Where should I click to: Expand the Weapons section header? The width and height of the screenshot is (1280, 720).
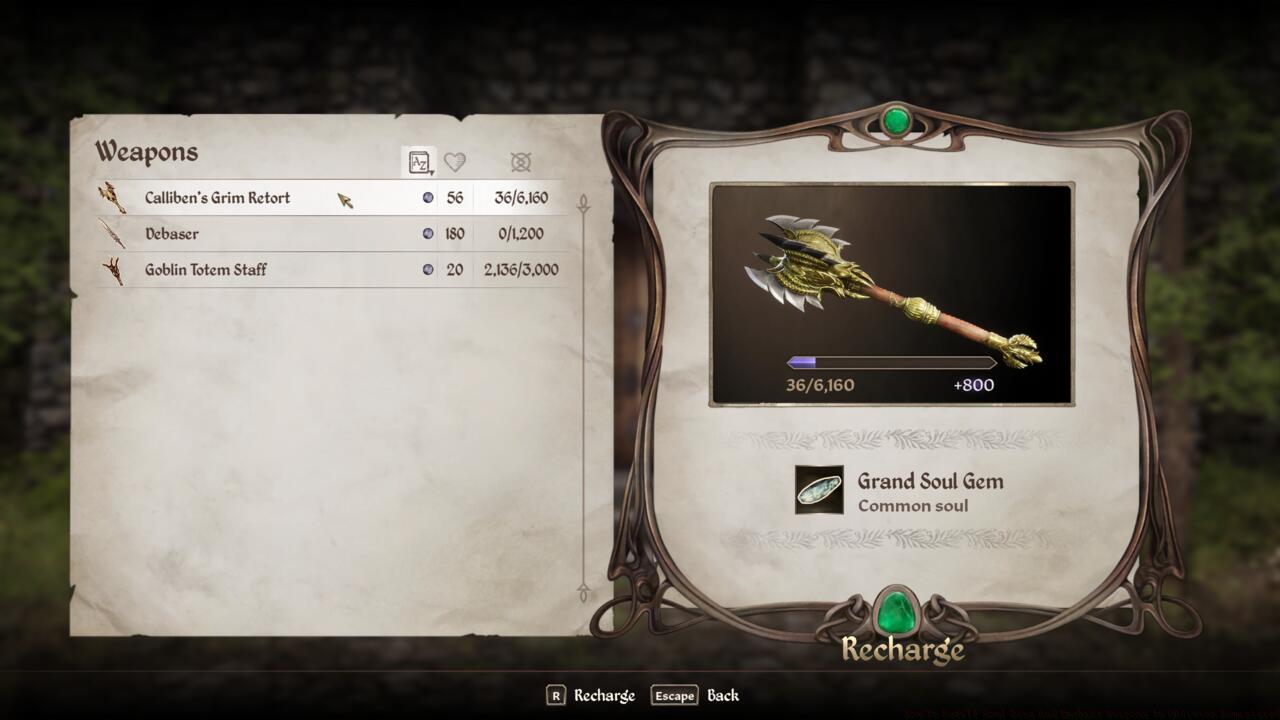pyautogui.click(x=146, y=152)
